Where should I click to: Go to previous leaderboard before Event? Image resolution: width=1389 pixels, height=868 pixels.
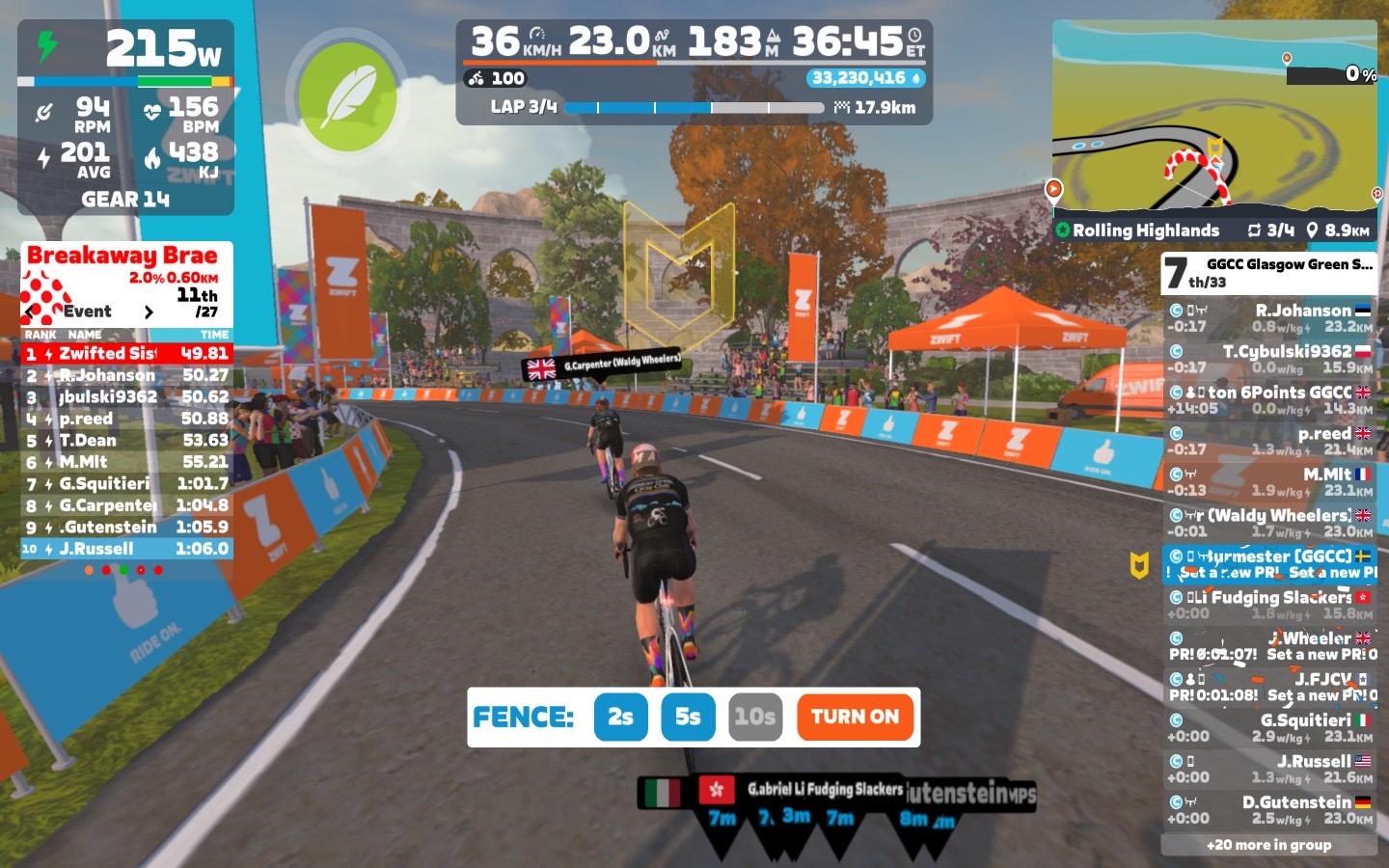(32, 312)
